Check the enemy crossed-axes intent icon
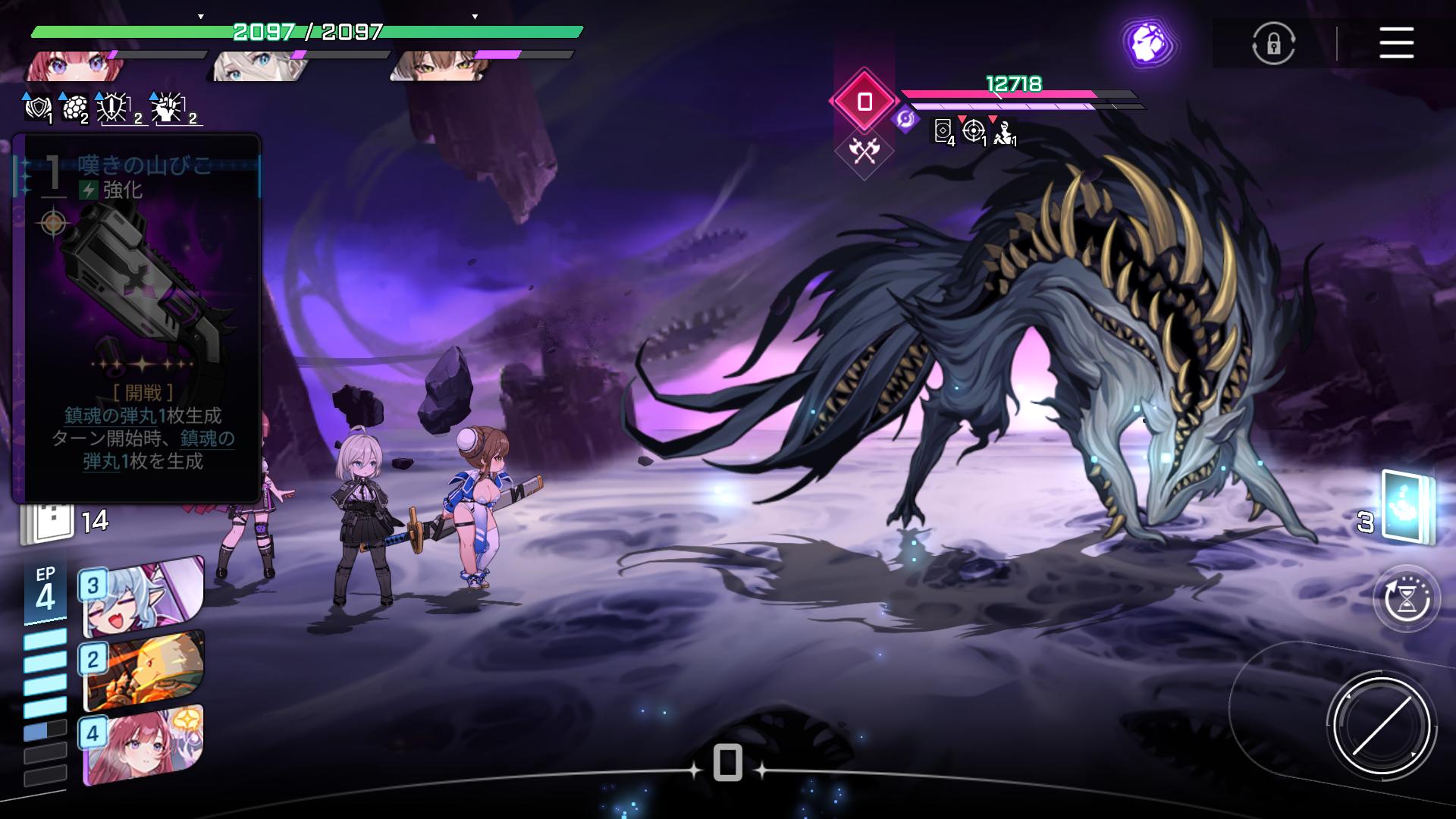1456x819 pixels. [x=864, y=152]
